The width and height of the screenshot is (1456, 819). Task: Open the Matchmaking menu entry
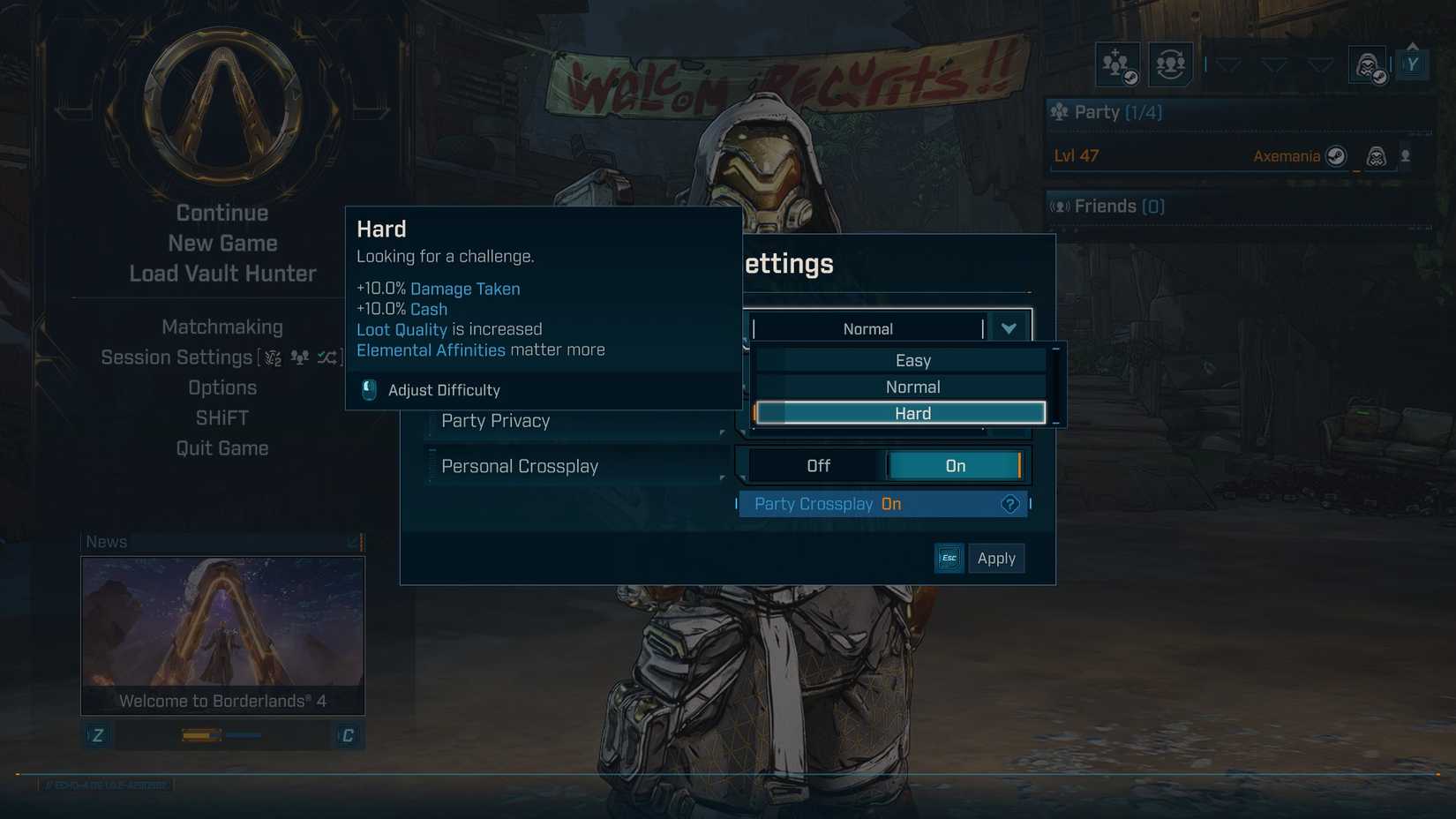[x=222, y=327]
